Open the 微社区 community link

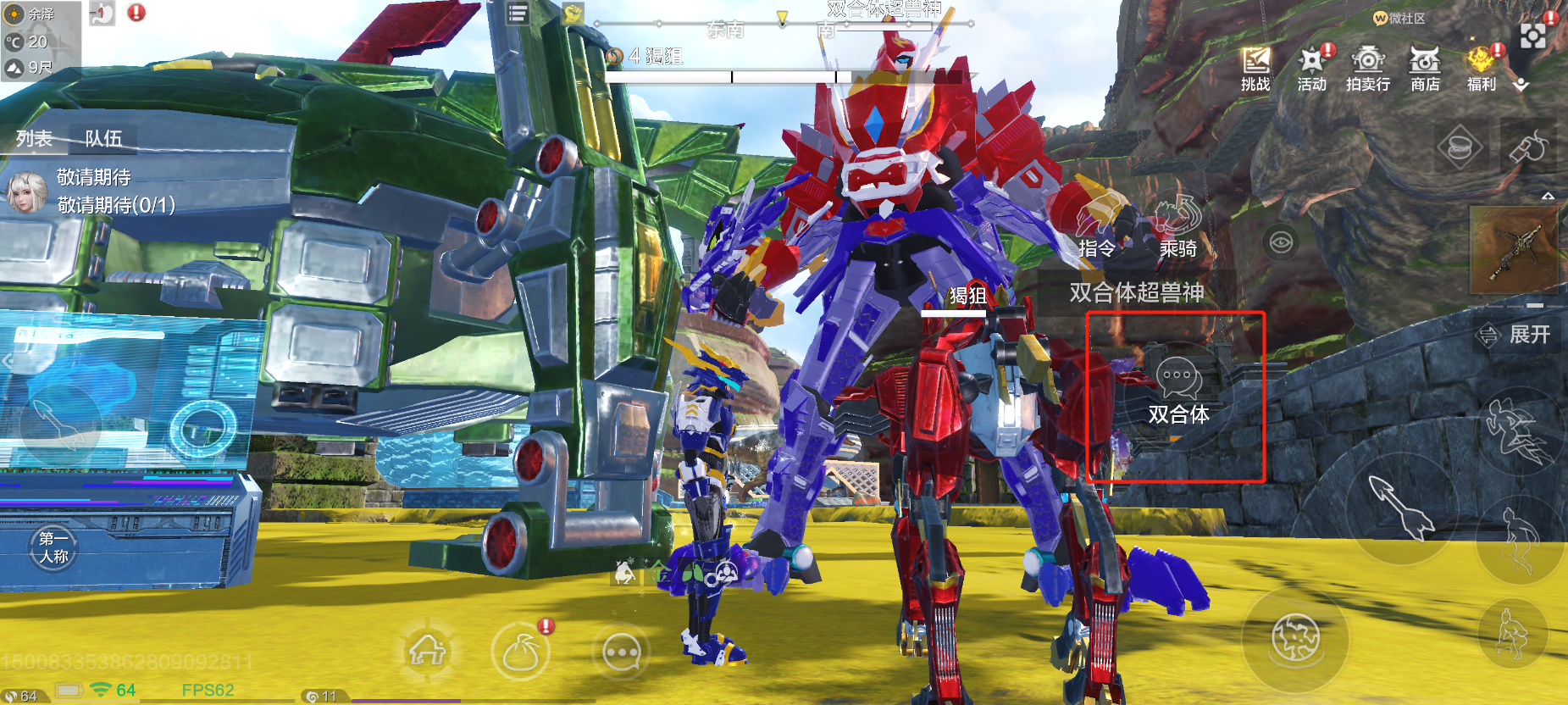[1399, 18]
